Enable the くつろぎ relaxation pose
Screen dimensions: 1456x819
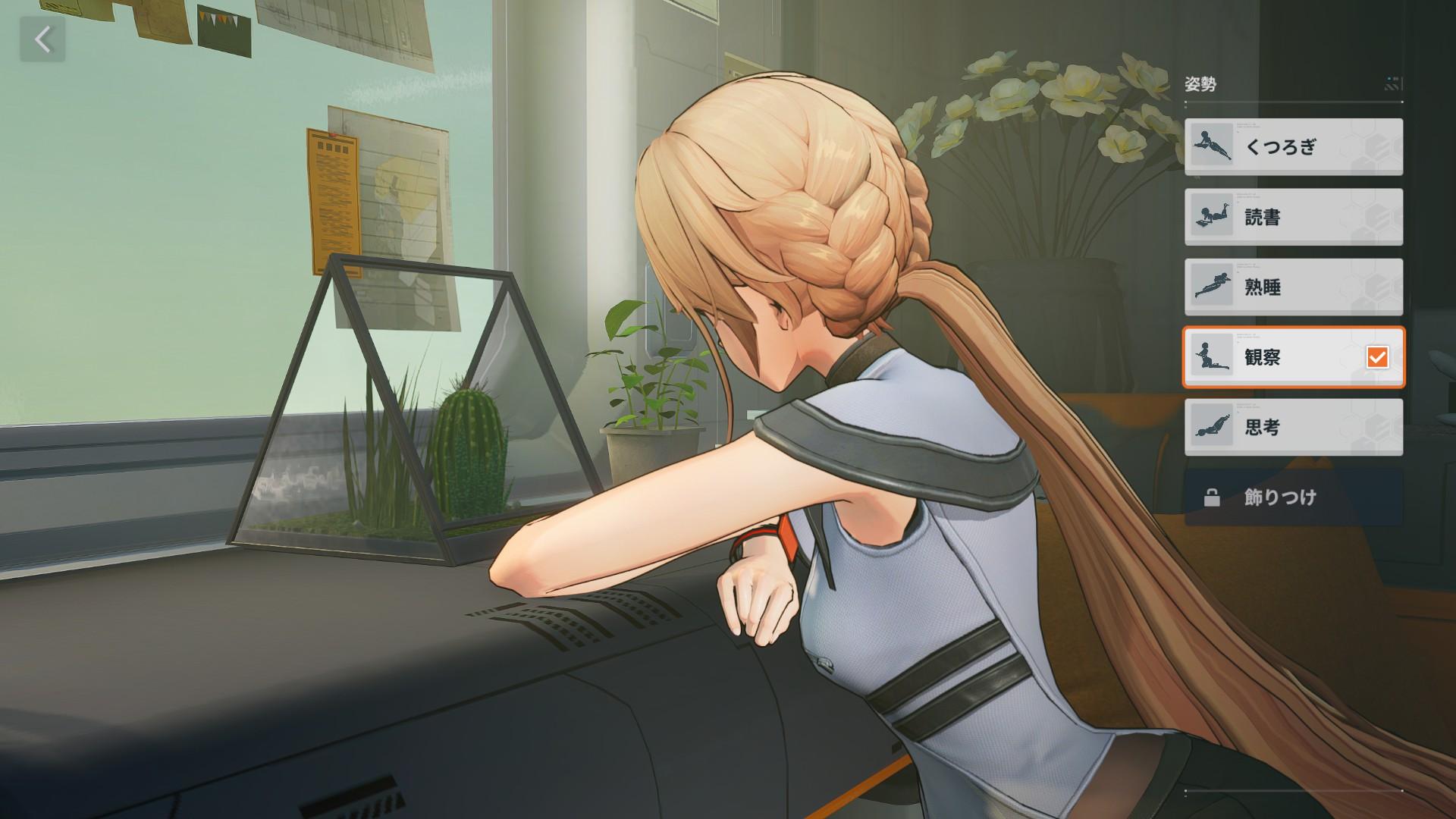tap(1291, 146)
